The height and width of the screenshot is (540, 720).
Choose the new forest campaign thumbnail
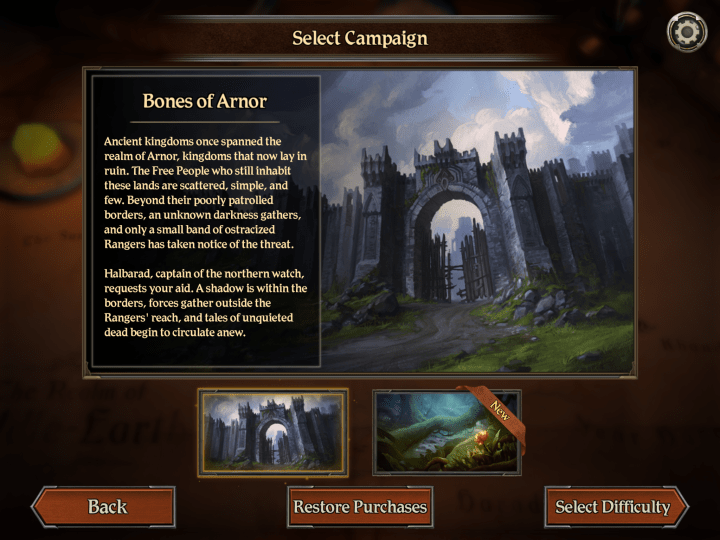(447, 431)
